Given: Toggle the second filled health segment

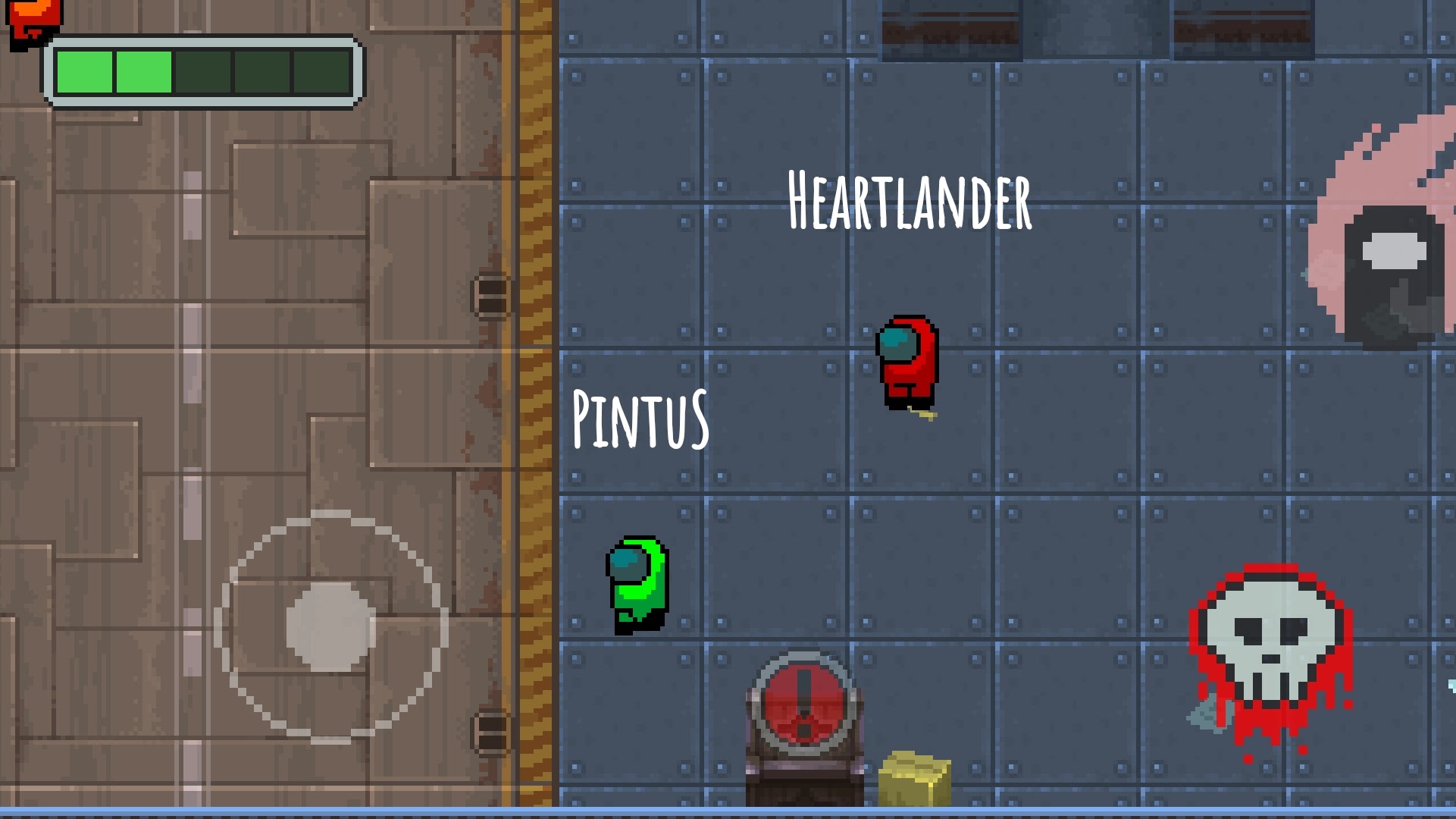Looking at the screenshot, I should [x=144, y=72].
